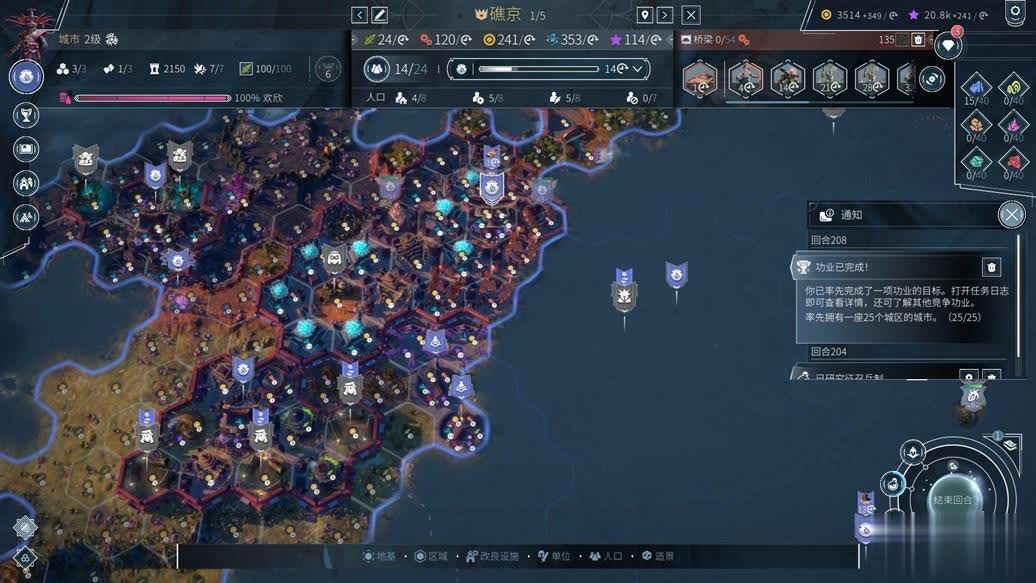Close the 通知 notifications panel
The image size is (1036, 583).
(x=1012, y=214)
